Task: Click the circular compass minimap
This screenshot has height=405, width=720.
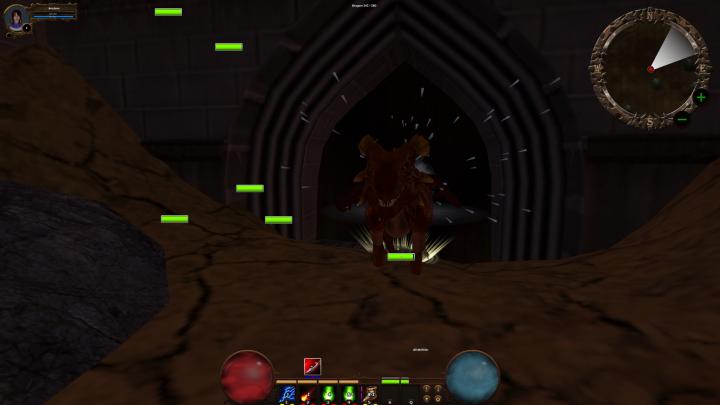Action: pyautogui.click(x=649, y=68)
